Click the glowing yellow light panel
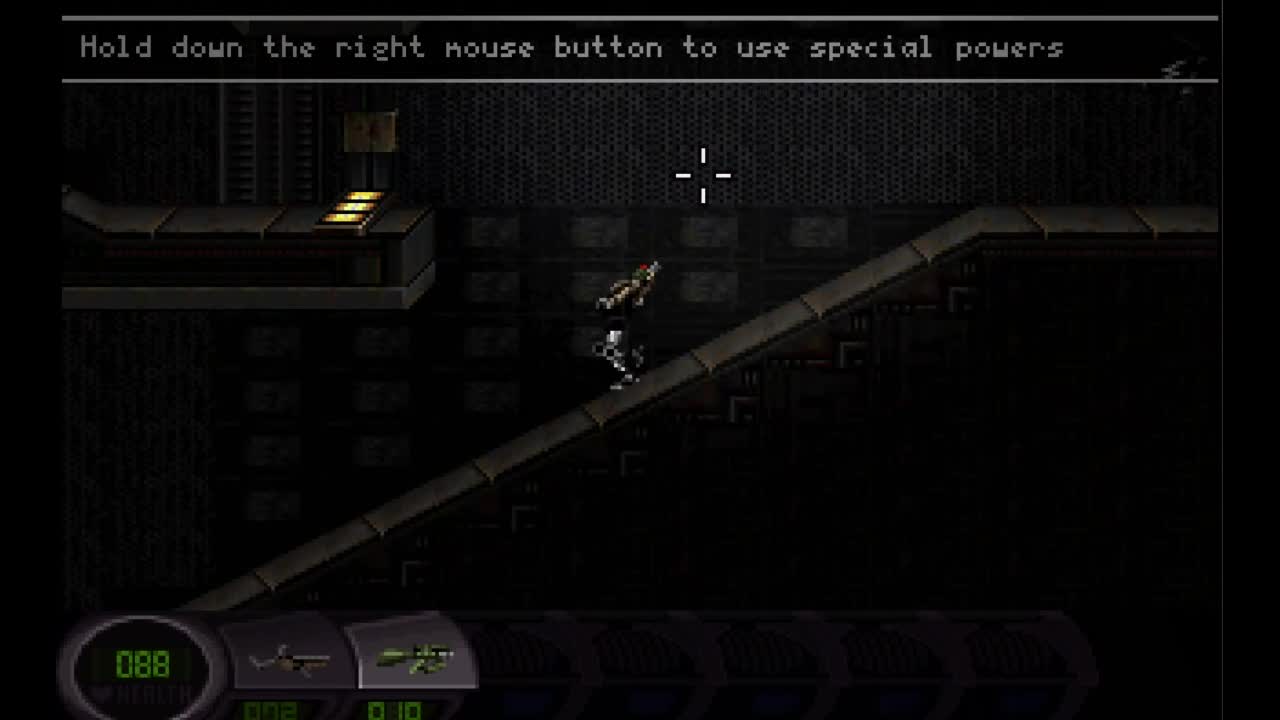Screen dimensions: 1280x720 point(352,208)
